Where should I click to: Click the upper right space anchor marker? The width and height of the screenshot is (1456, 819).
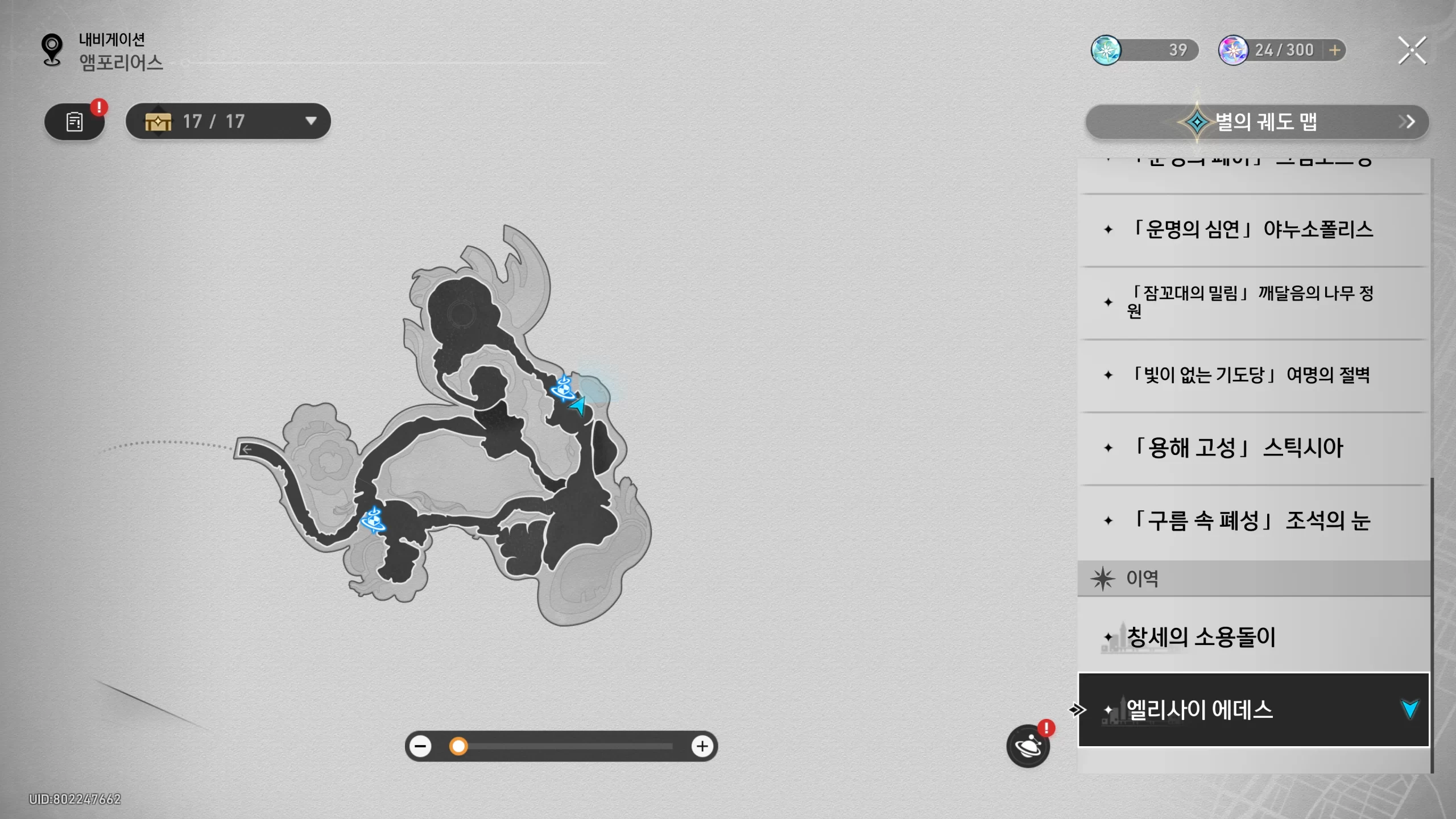(x=563, y=388)
